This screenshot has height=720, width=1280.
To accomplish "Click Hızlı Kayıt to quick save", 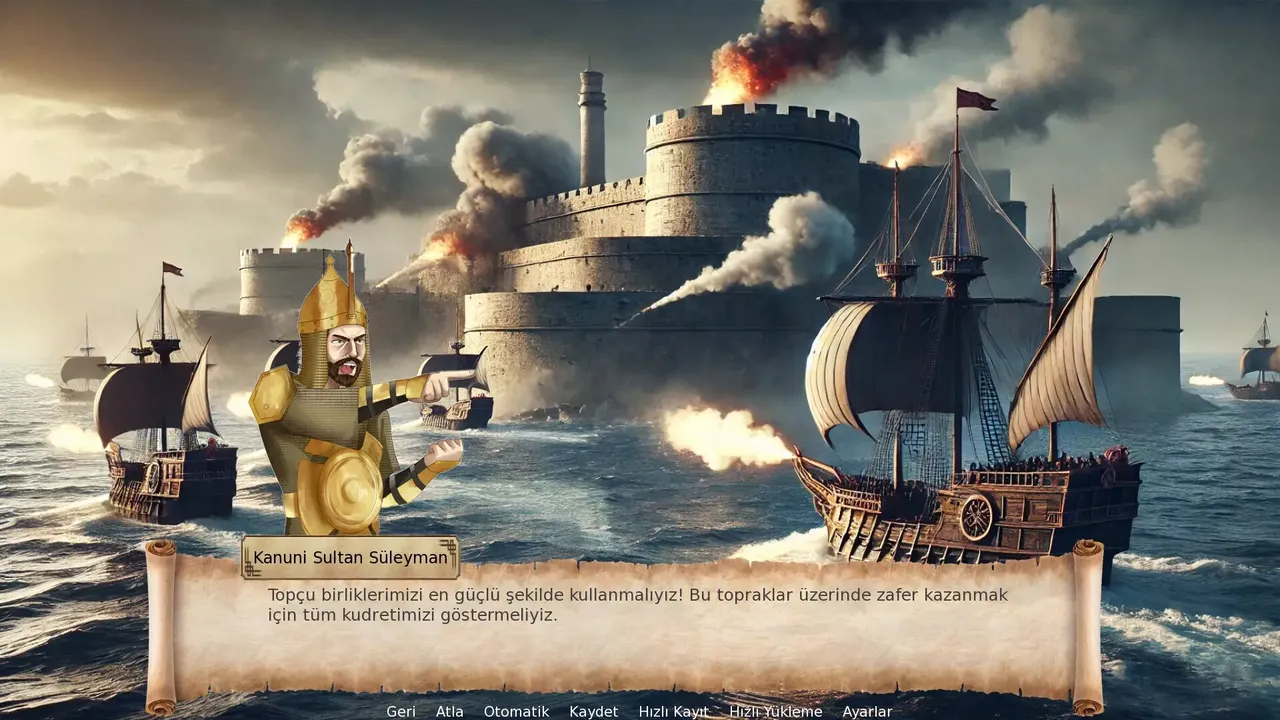I will click(x=673, y=712).
